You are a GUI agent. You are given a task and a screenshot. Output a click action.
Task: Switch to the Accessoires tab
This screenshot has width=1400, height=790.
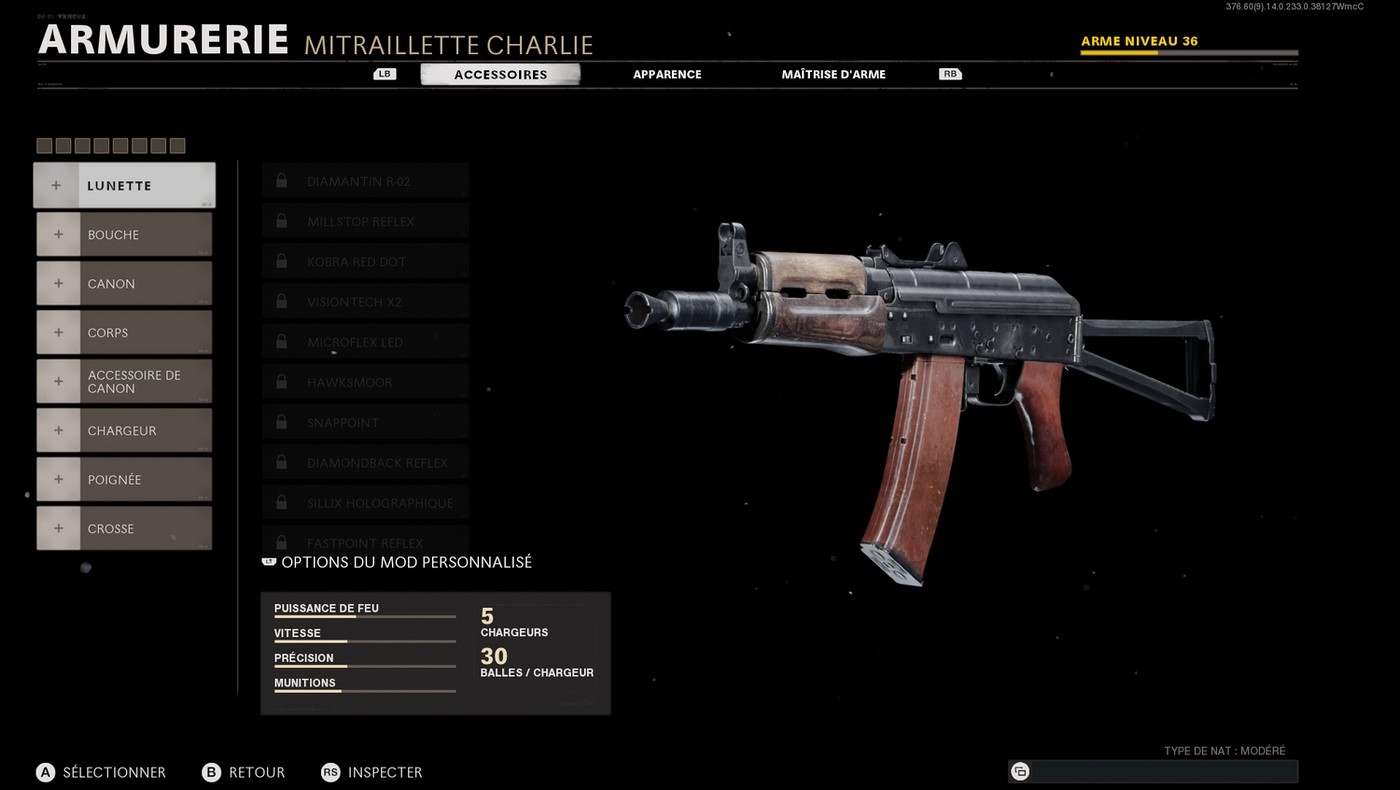500,75
